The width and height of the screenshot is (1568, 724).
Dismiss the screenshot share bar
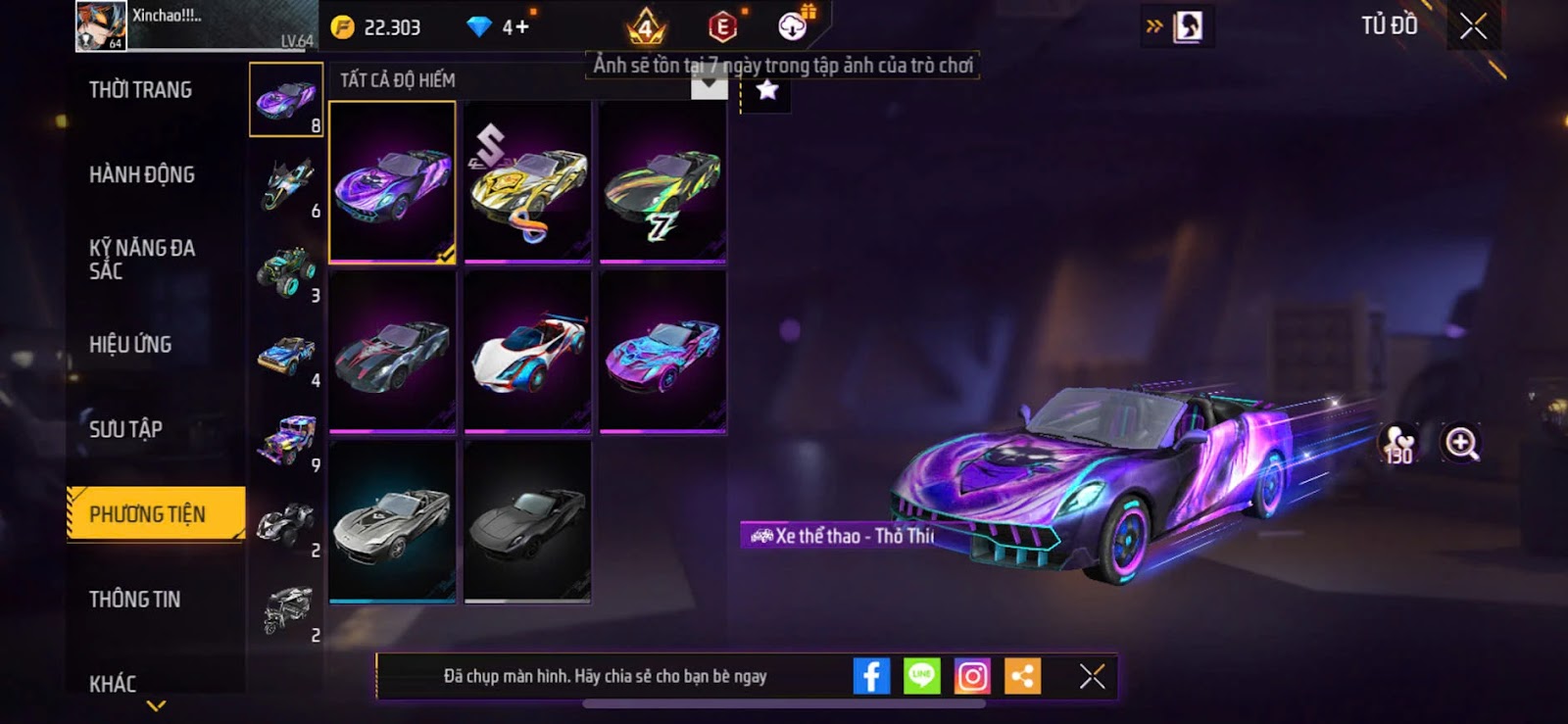(x=1092, y=676)
